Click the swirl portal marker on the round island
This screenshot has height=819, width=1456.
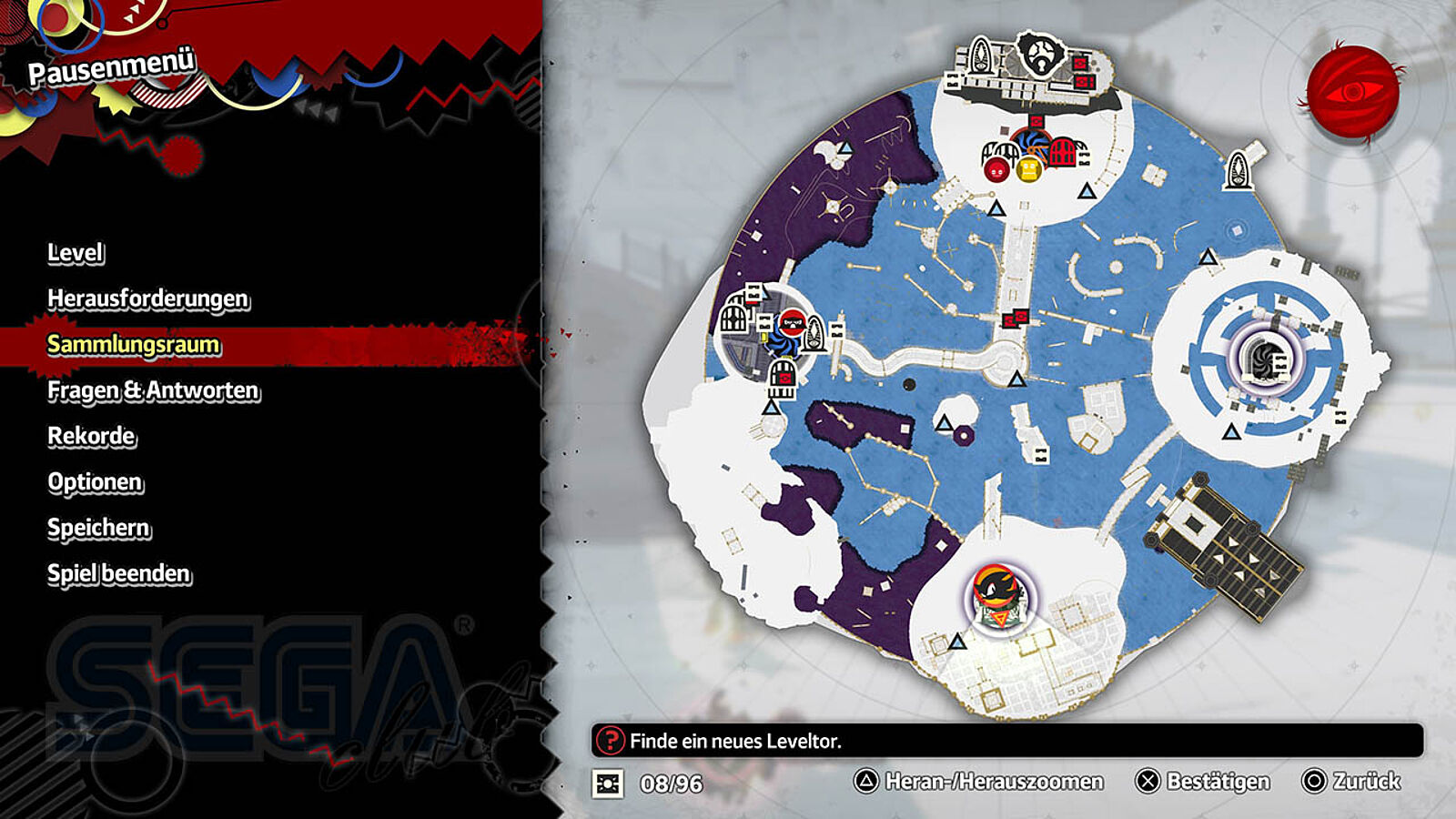(x=1262, y=359)
